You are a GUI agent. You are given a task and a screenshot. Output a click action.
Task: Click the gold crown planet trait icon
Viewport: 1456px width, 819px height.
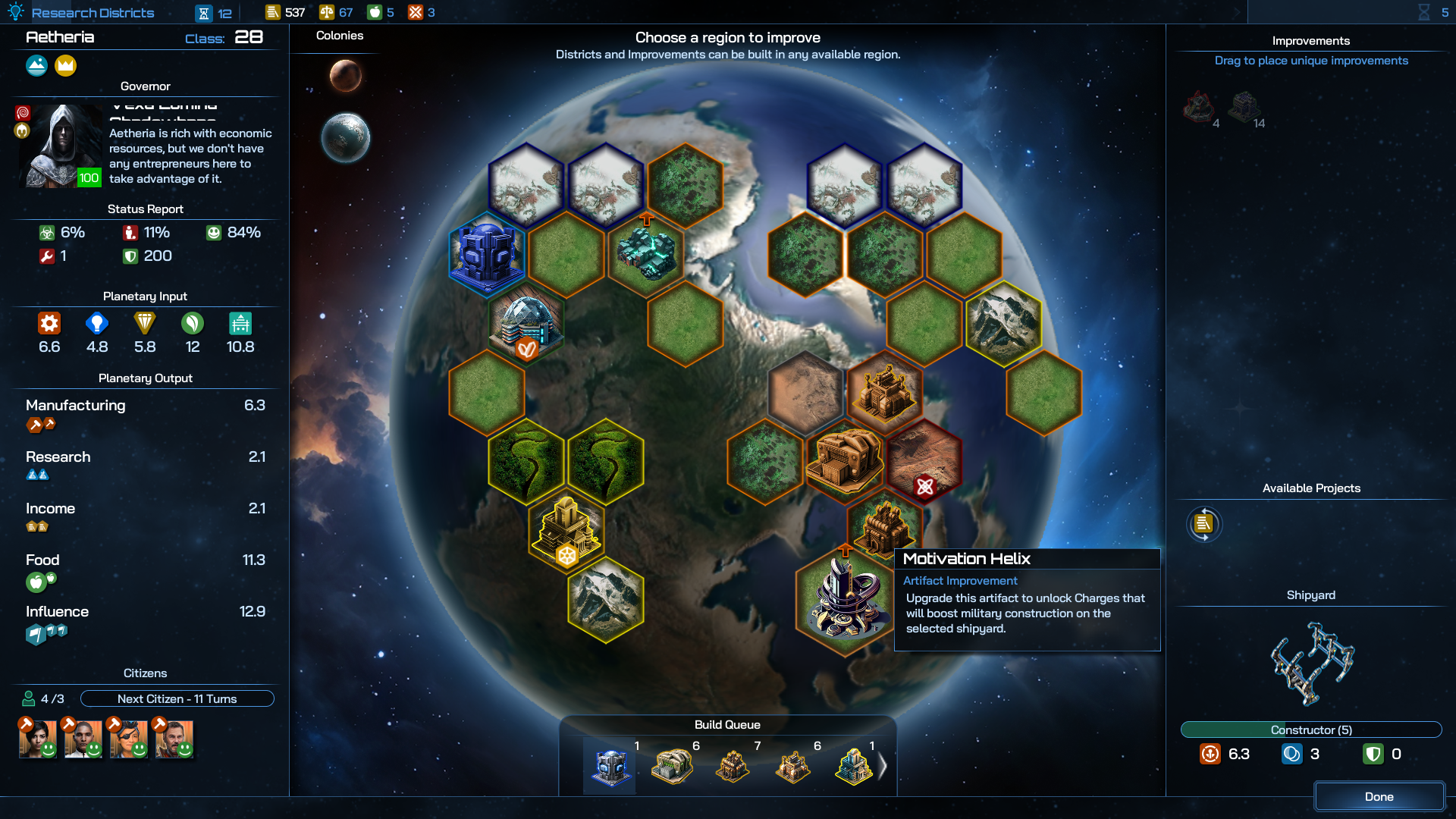coord(66,66)
